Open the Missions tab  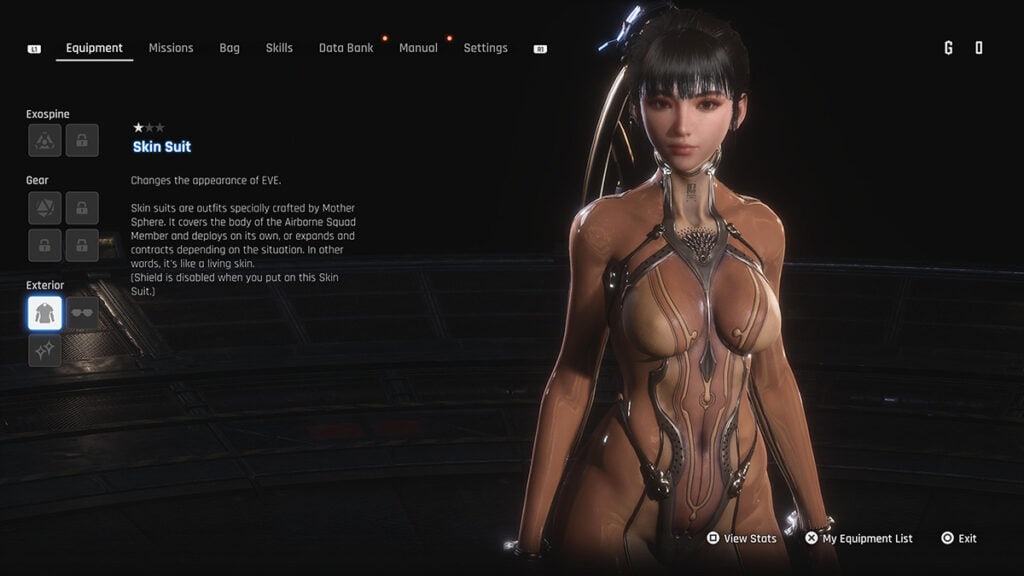tap(171, 48)
